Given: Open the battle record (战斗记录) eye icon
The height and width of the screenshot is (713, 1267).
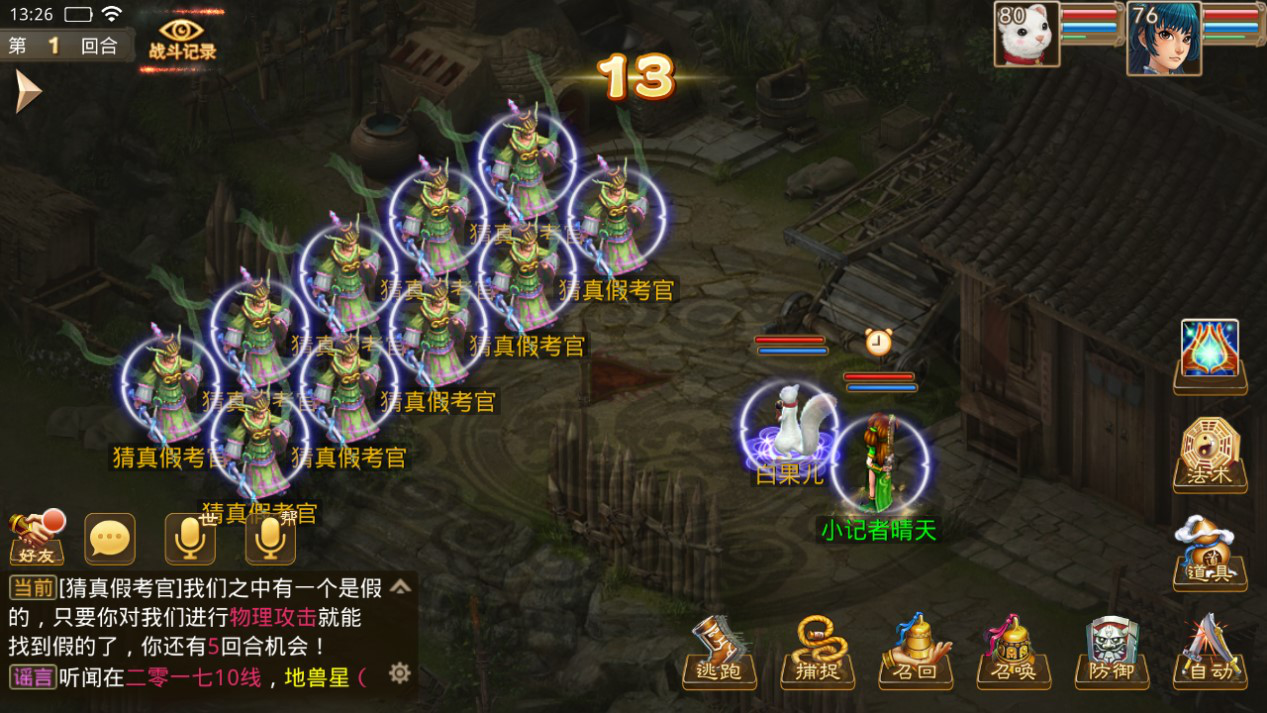Looking at the screenshot, I should (x=181, y=37).
